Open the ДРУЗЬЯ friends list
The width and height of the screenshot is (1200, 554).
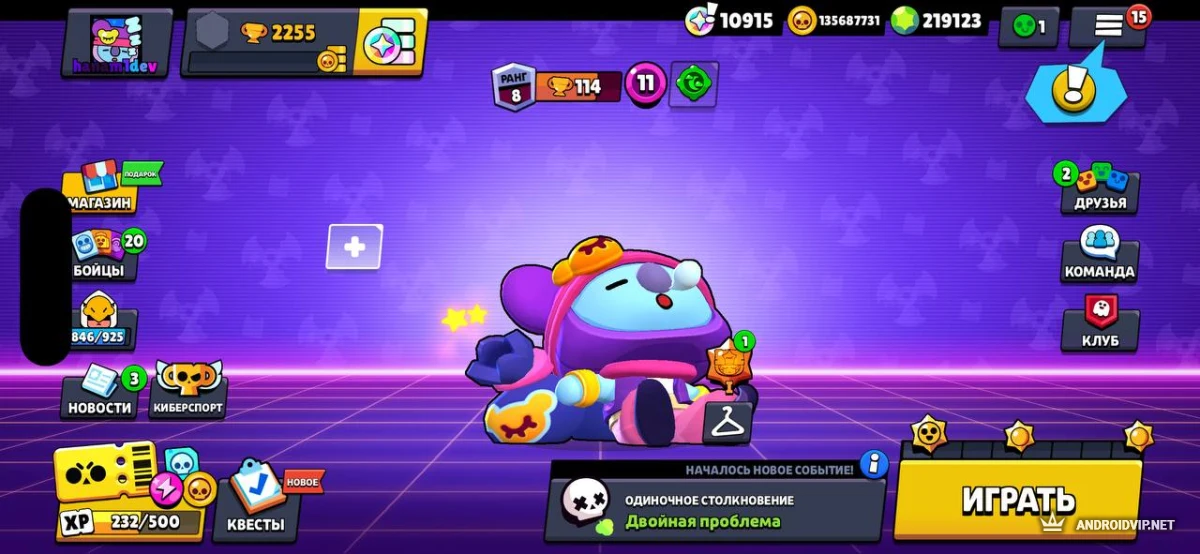coord(1100,189)
